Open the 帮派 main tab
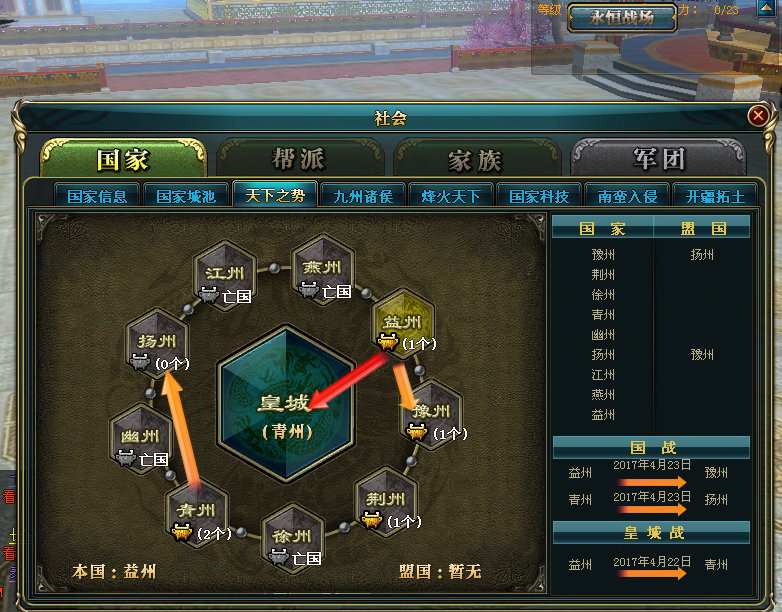Screen dimensions: 782x612 point(299,159)
